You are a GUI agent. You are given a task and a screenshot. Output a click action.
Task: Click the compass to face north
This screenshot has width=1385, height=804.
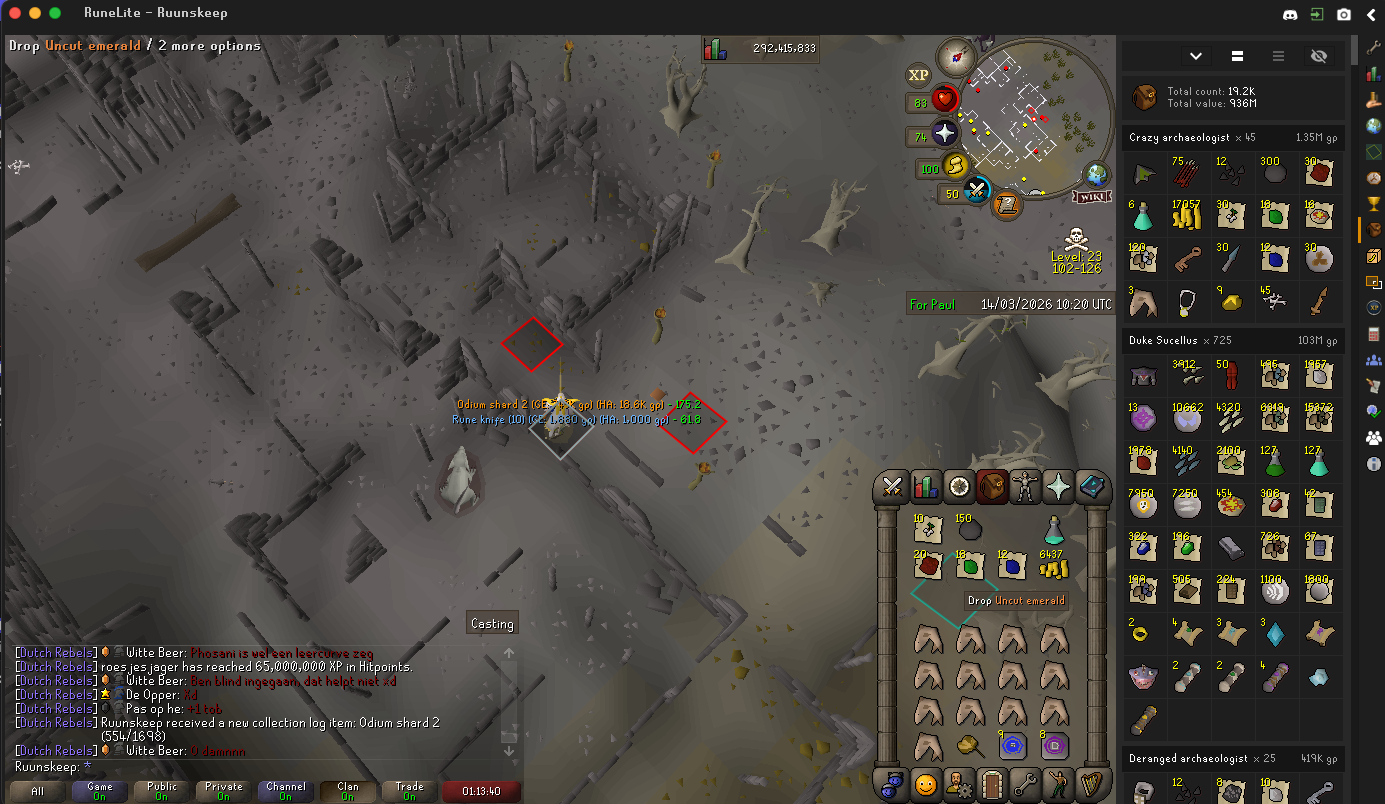pyautogui.click(x=957, y=57)
